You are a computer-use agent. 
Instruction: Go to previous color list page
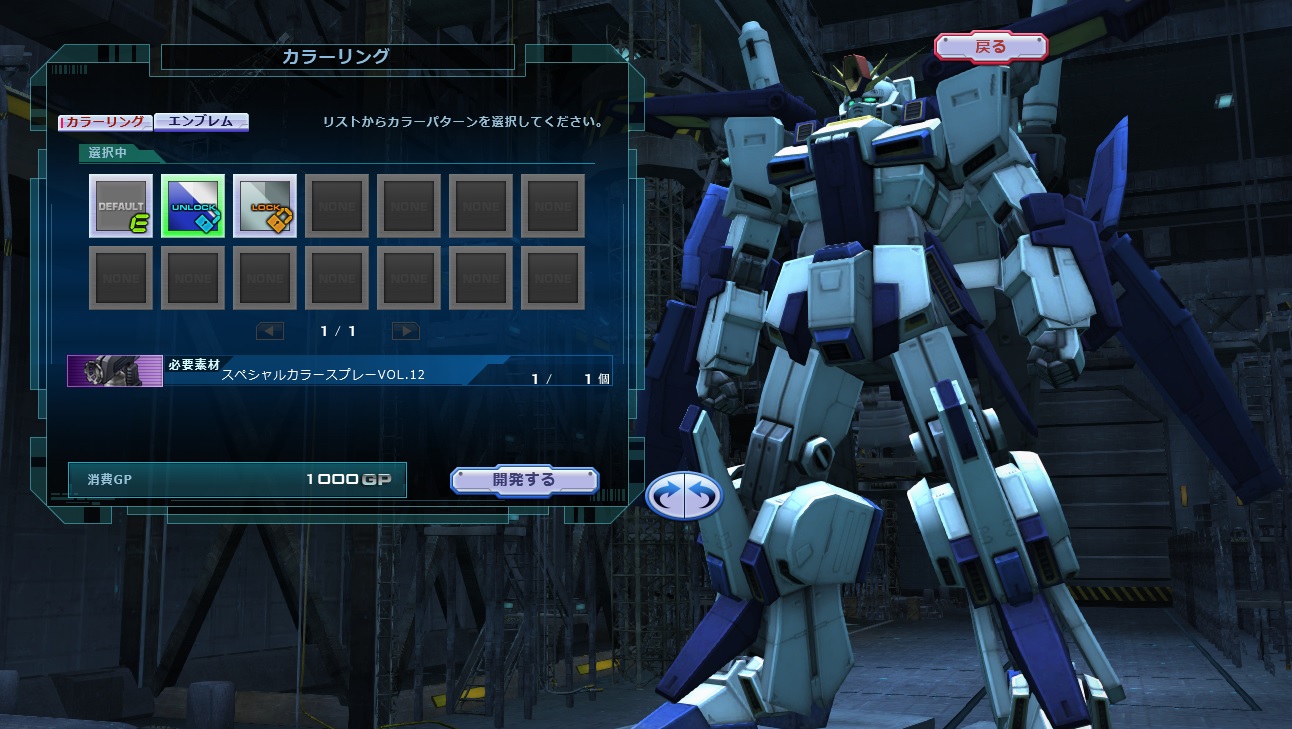point(270,331)
